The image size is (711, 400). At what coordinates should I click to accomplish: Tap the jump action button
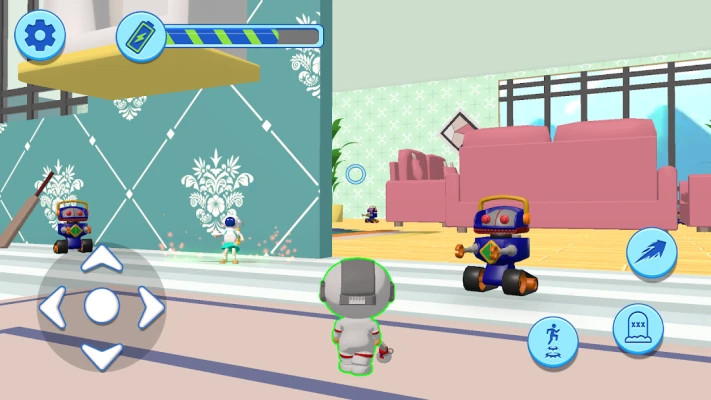[553, 342]
